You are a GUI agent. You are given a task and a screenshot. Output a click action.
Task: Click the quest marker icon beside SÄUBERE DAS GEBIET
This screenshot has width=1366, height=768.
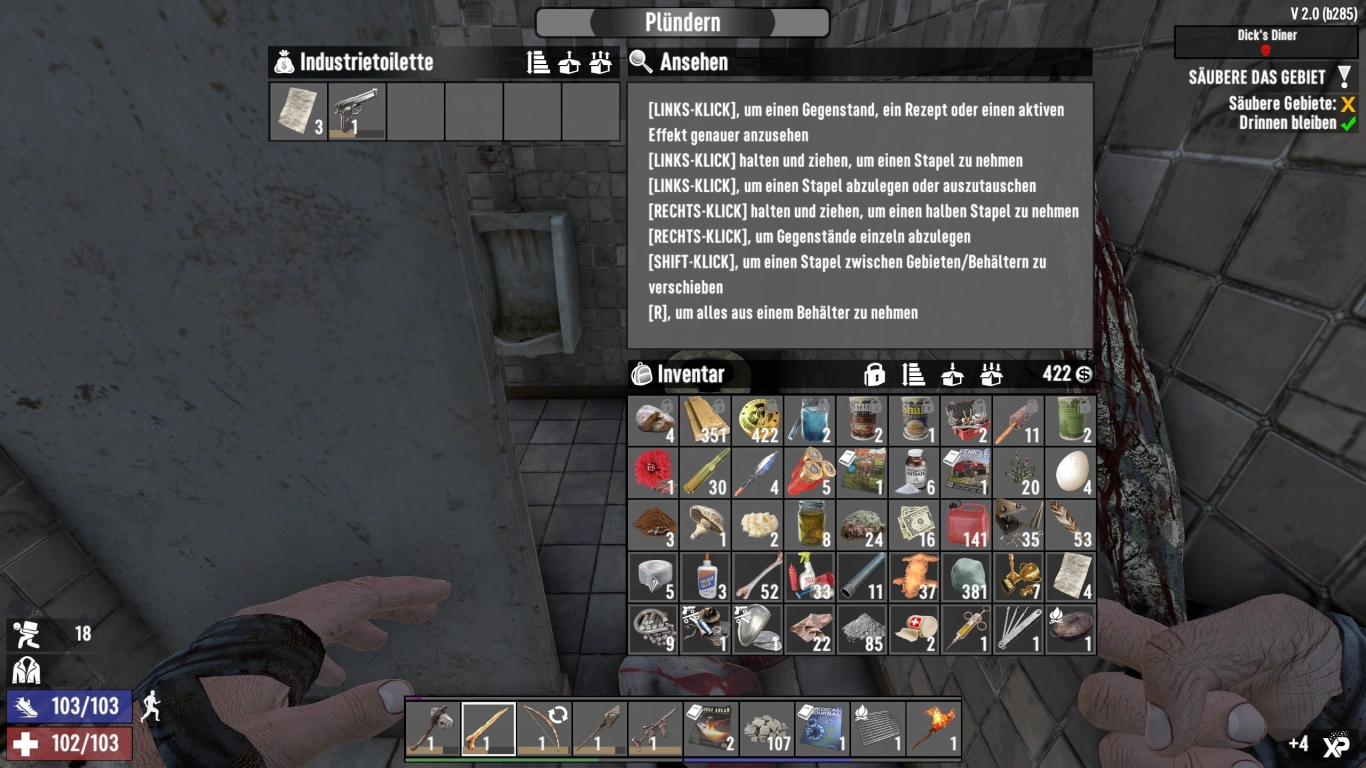[x=1345, y=75]
